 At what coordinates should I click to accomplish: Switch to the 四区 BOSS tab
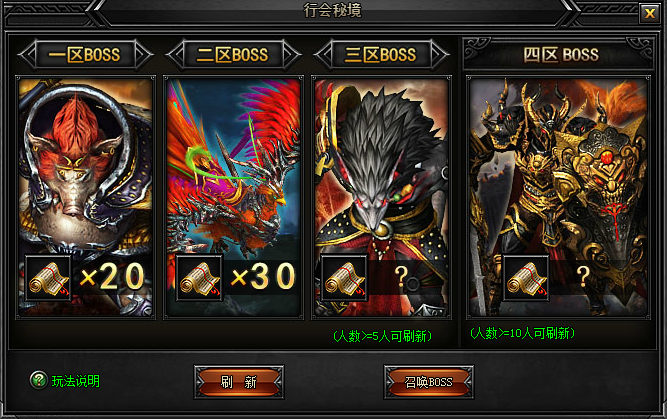560,54
